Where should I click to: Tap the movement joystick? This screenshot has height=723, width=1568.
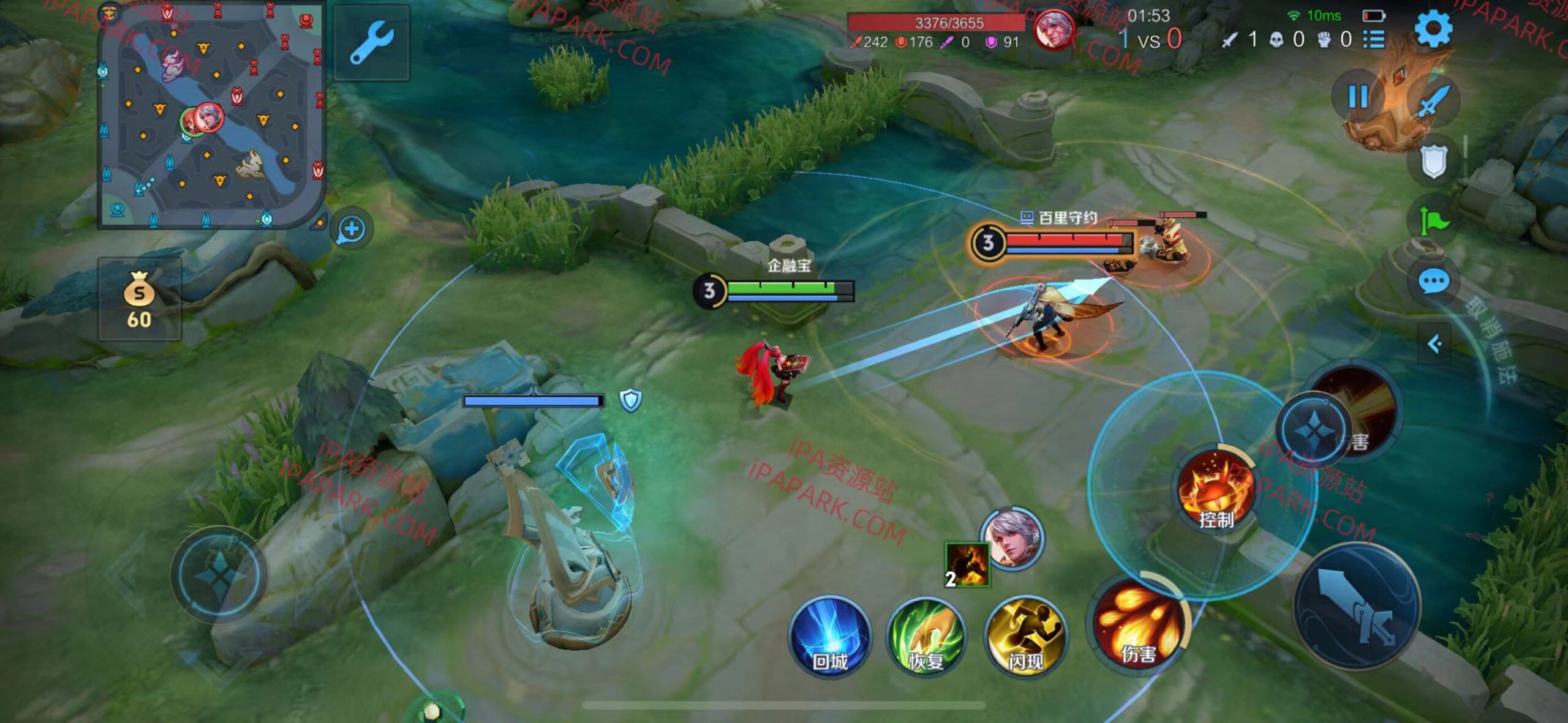point(219,574)
